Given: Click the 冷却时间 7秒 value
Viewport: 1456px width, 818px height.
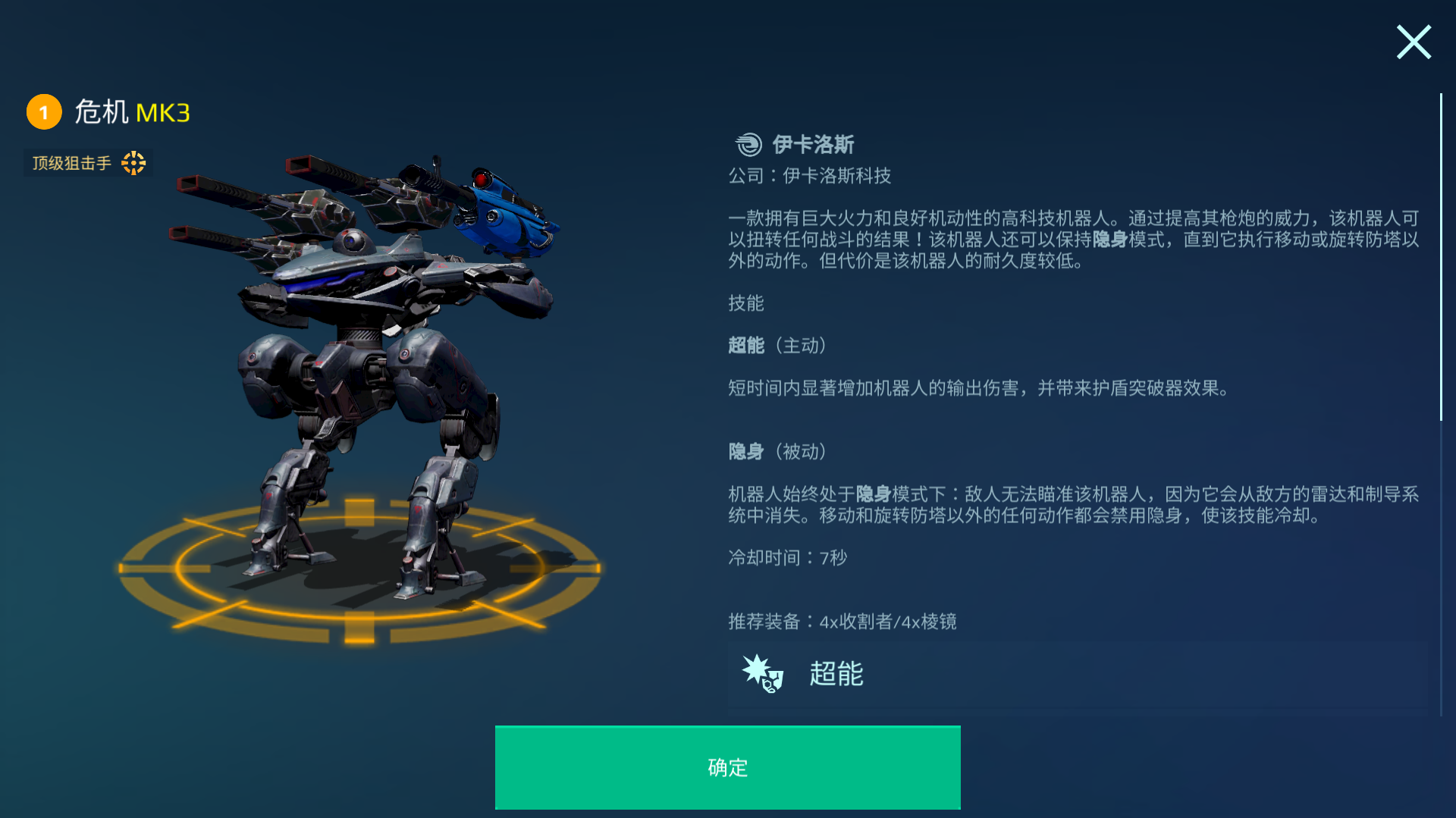Looking at the screenshot, I should (x=789, y=558).
